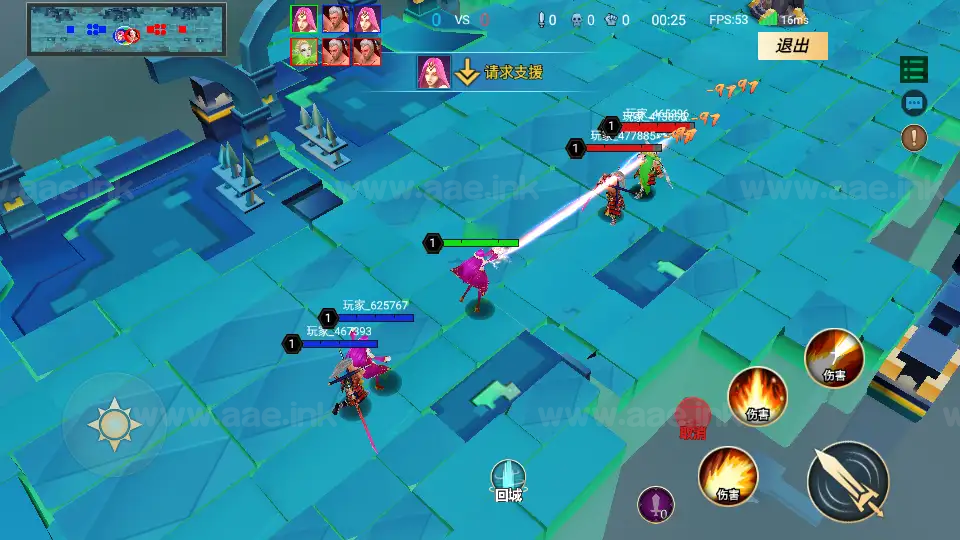
Task: Open the green list menu icon
Action: [914, 69]
